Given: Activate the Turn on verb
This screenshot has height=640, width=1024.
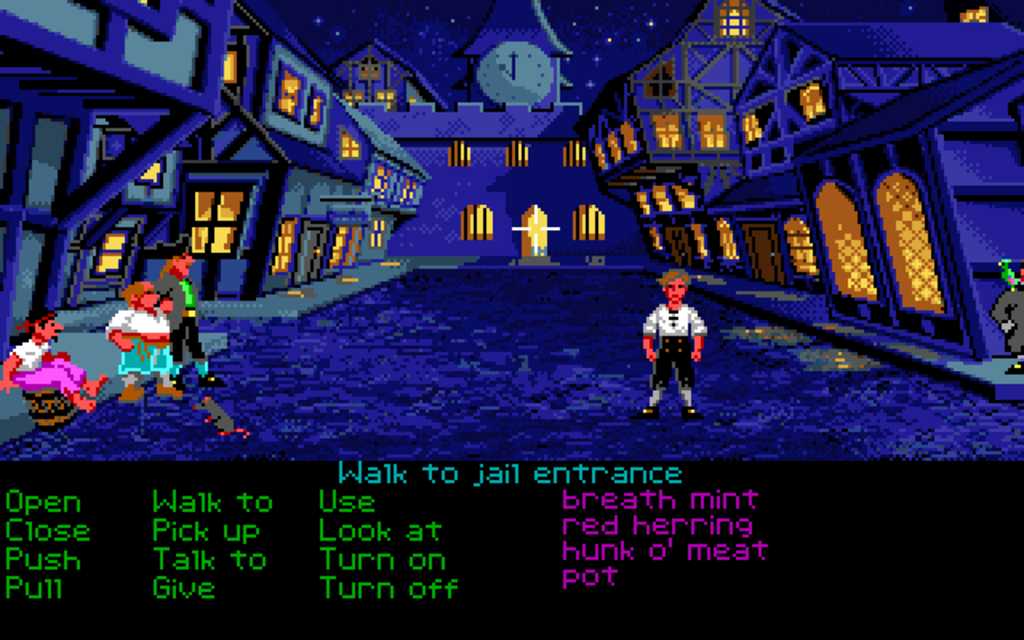Looking at the screenshot, I should pyautogui.click(x=382, y=559).
